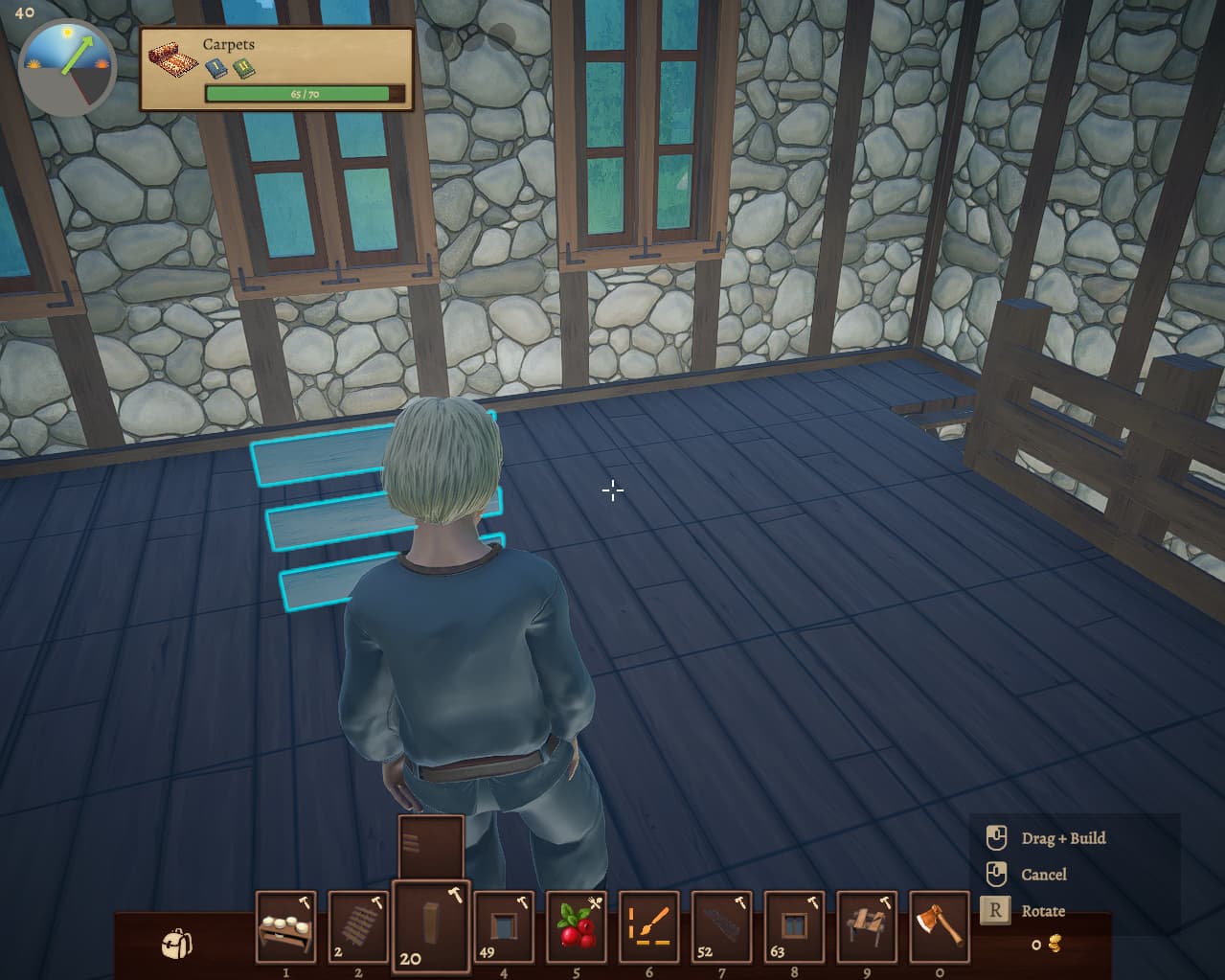This screenshot has height=980, width=1225.
Task: Open the backpack inventory
Action: [176, 944]
